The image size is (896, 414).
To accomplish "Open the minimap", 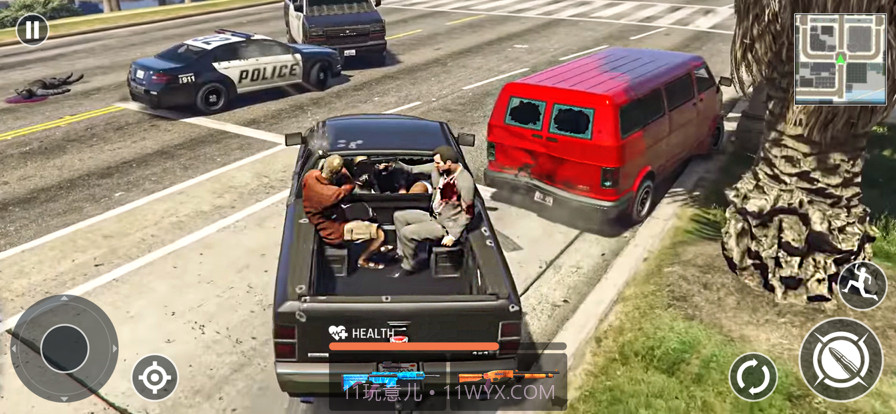I will coord(840,59).
